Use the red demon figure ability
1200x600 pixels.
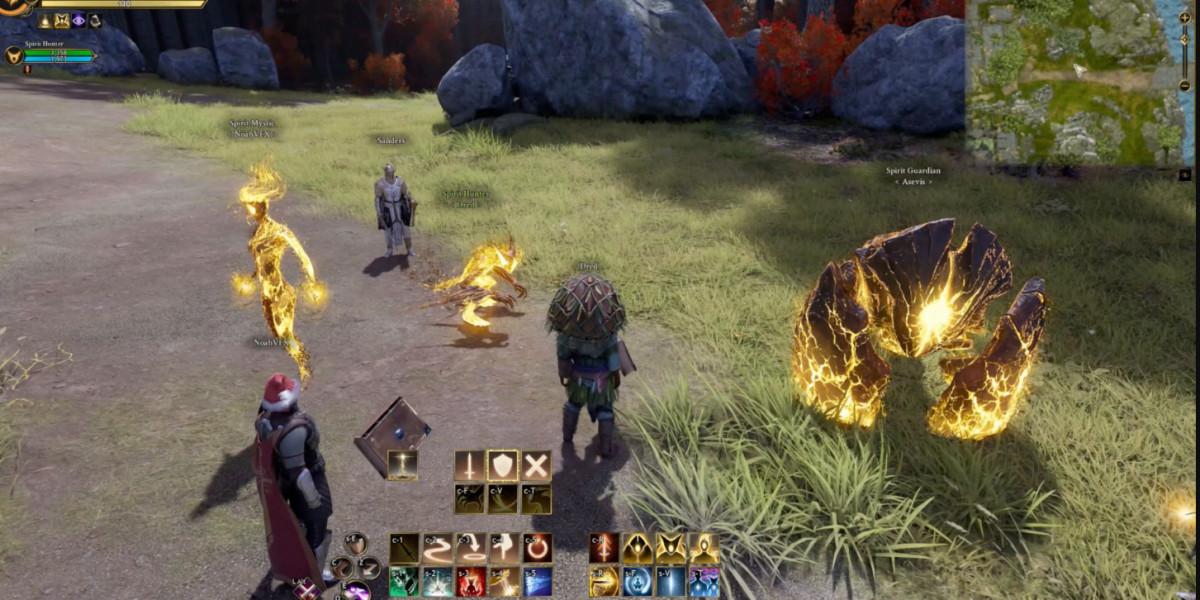pyautogui.click(x=471, y=582)
